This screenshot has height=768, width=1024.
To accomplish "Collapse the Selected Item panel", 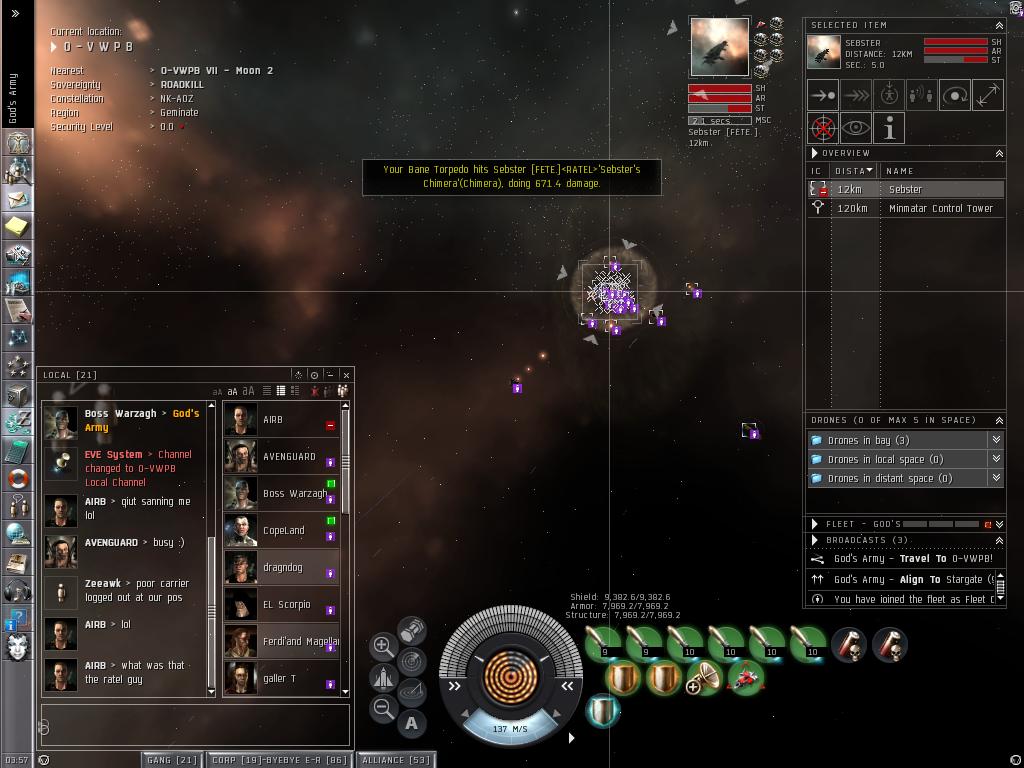I will point(998,25).
